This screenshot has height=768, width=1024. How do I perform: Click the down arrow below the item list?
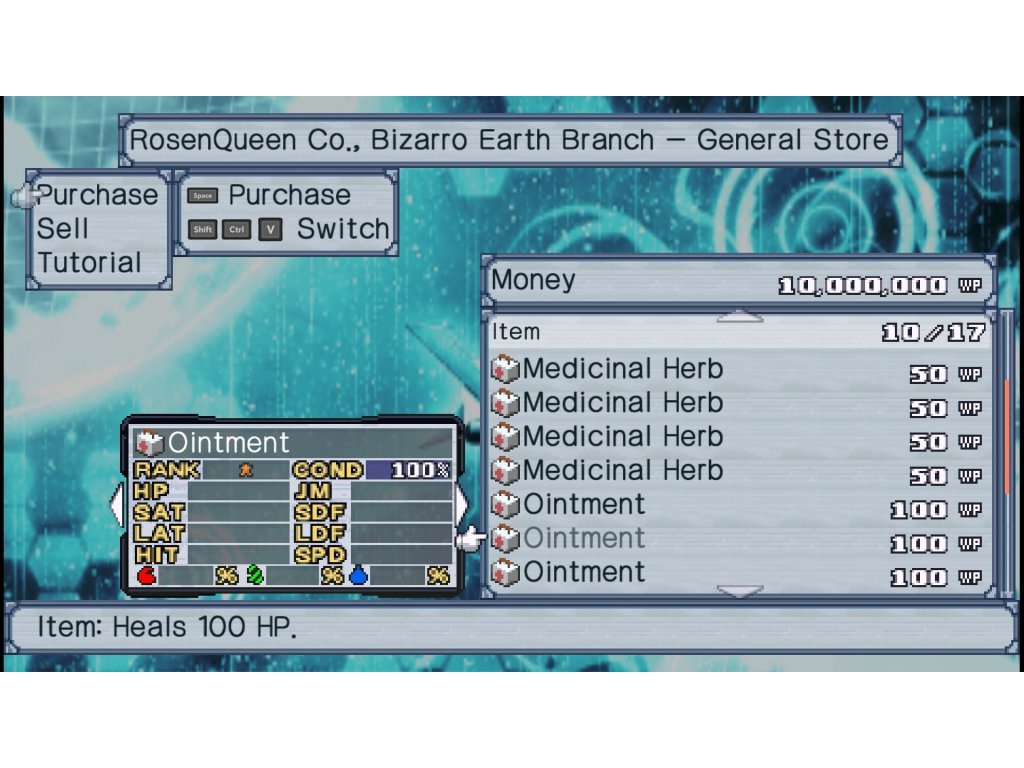click(740, 591)
